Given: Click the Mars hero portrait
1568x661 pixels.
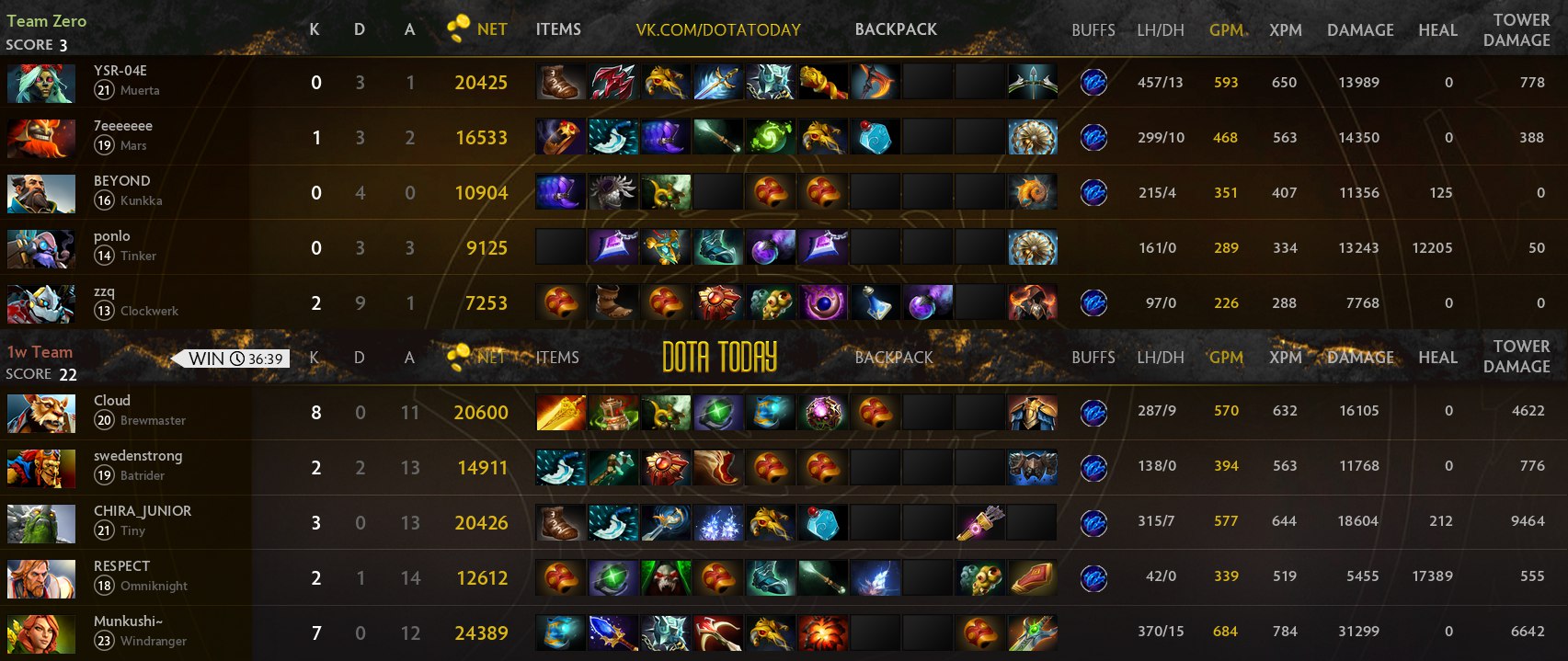Looking at the screenshot, I should (x=40, y=138).
